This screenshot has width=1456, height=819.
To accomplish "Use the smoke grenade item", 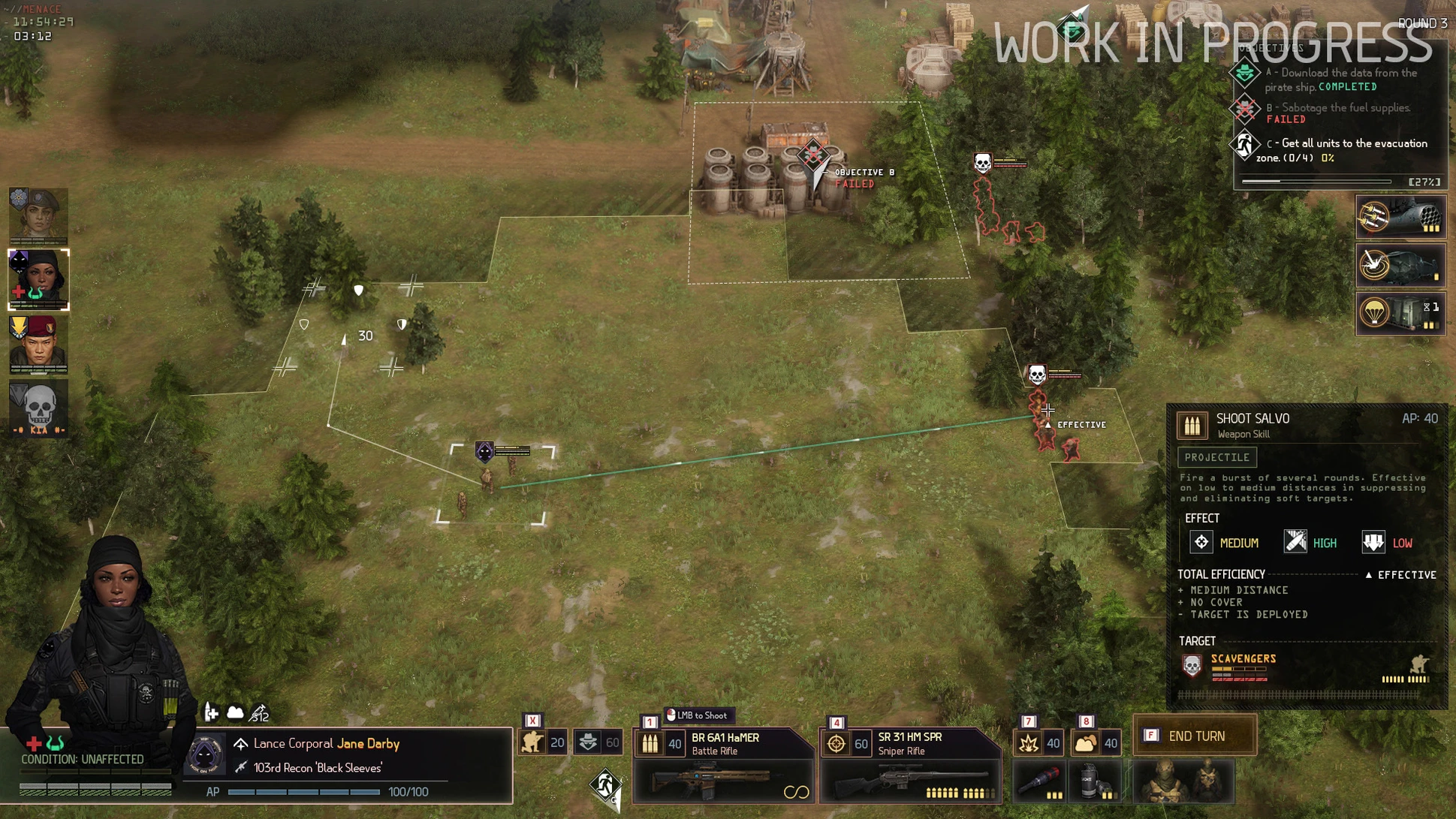I will 1094,781.
